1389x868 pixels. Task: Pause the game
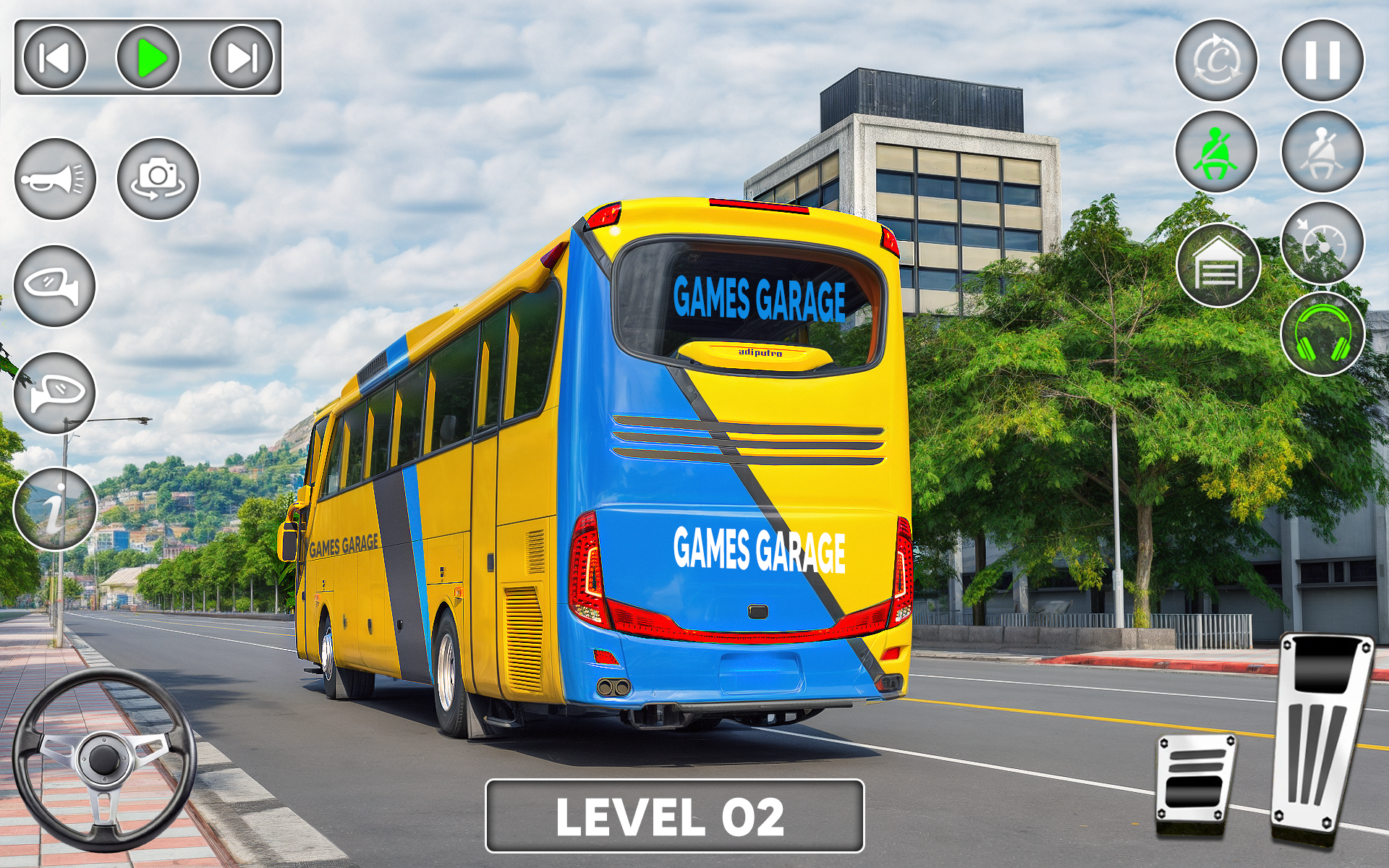pos(1324,59)
